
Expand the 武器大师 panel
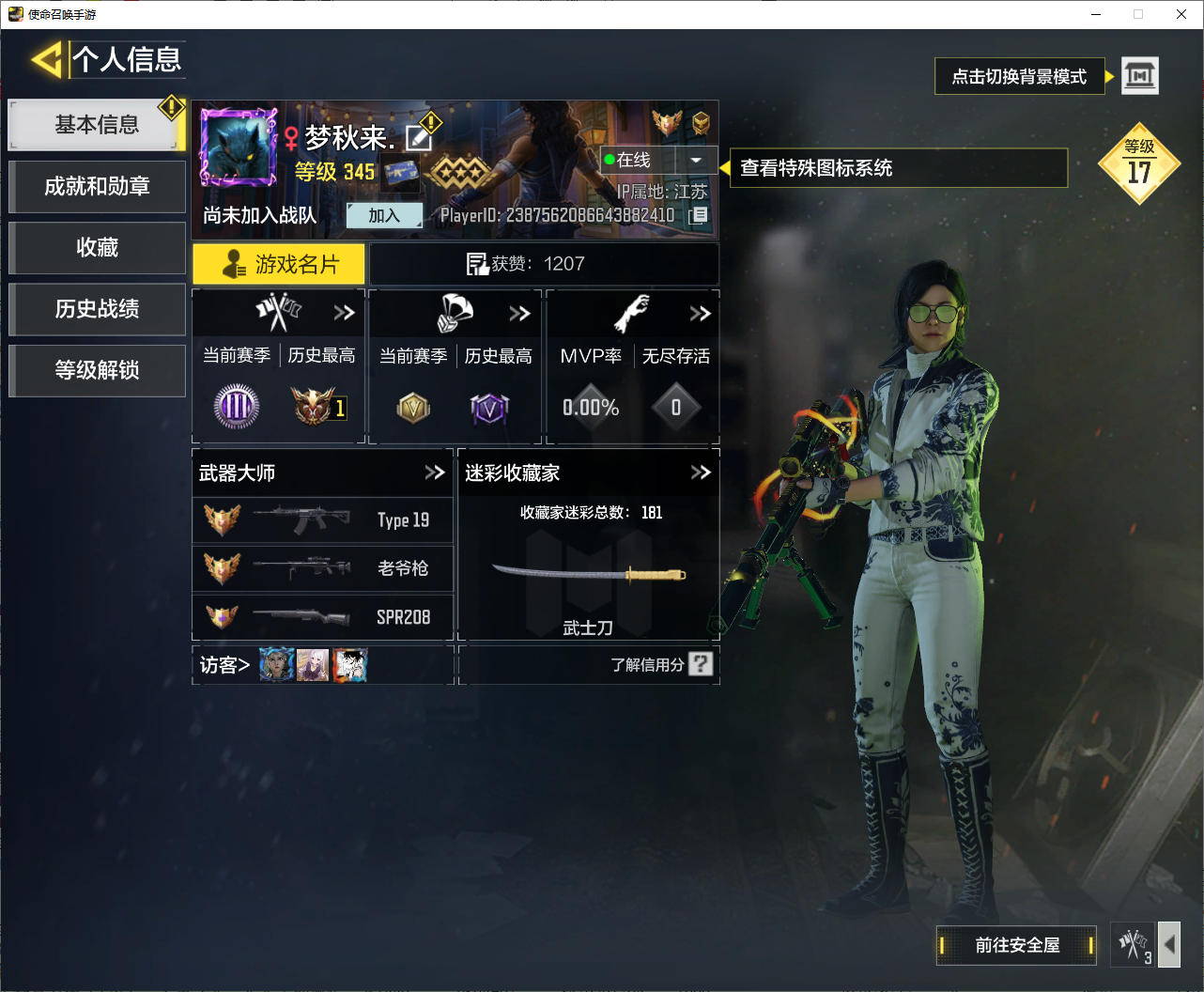[x=434, y=473]
